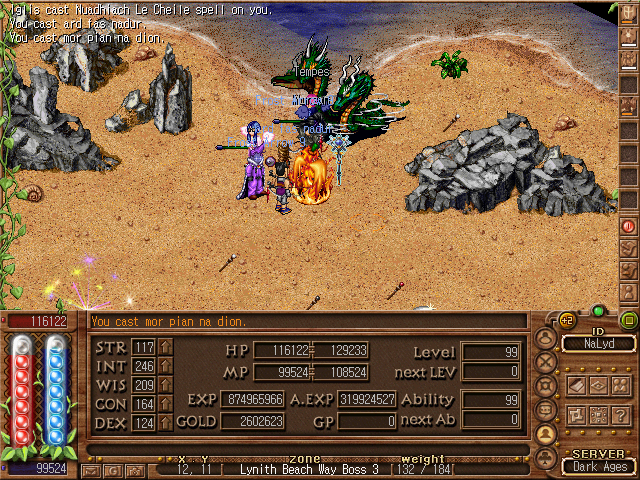Screen dimensions: 640x480
Task: Click the CON stat increase arrow
Action: pyautogui.click(x=165, y=404)
